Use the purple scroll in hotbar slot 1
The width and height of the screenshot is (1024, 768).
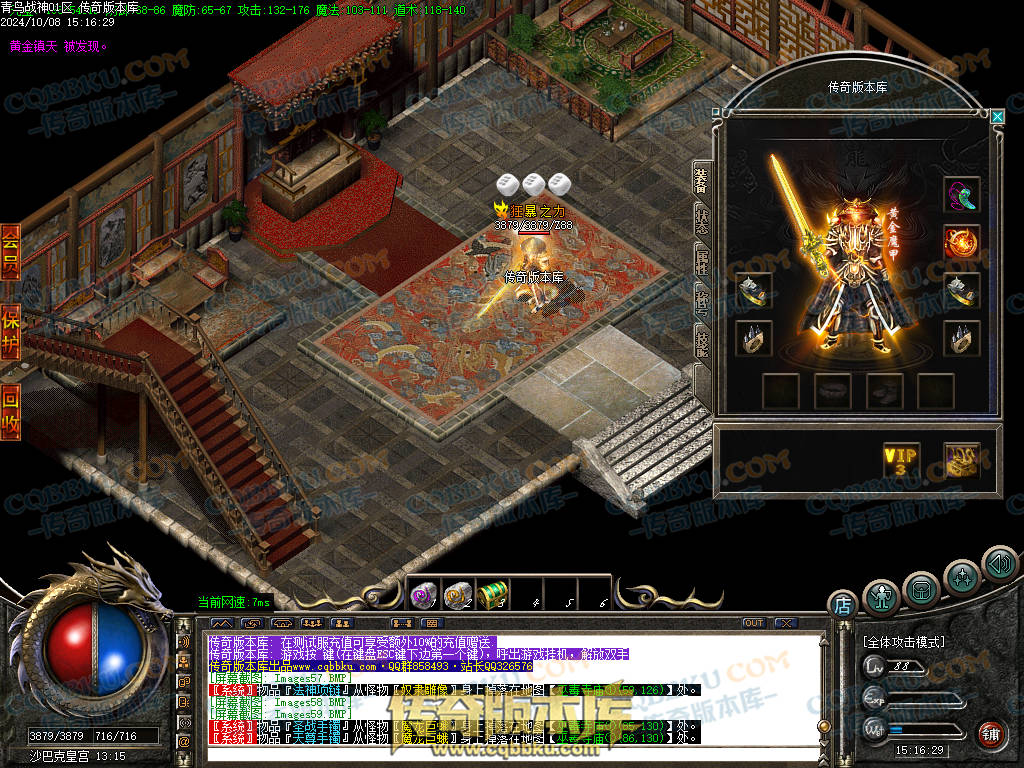click(x=424, y=595)
